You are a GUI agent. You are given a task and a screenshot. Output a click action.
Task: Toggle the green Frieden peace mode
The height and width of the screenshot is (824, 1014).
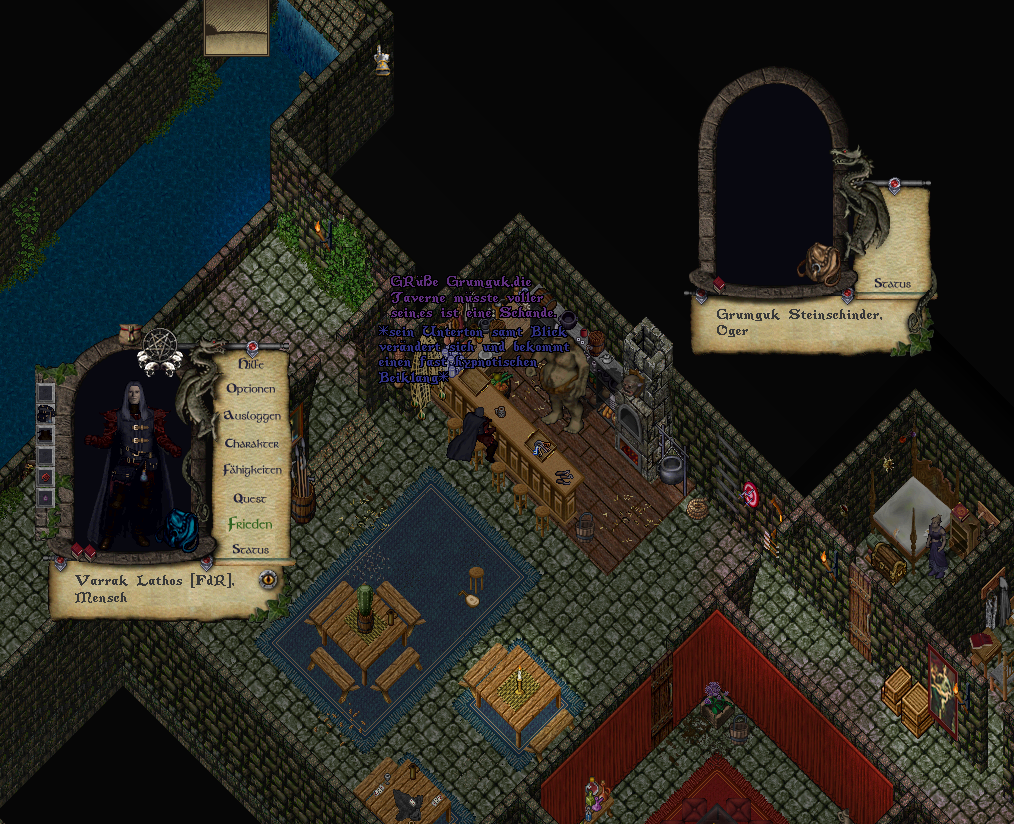[x=250, y=524]
